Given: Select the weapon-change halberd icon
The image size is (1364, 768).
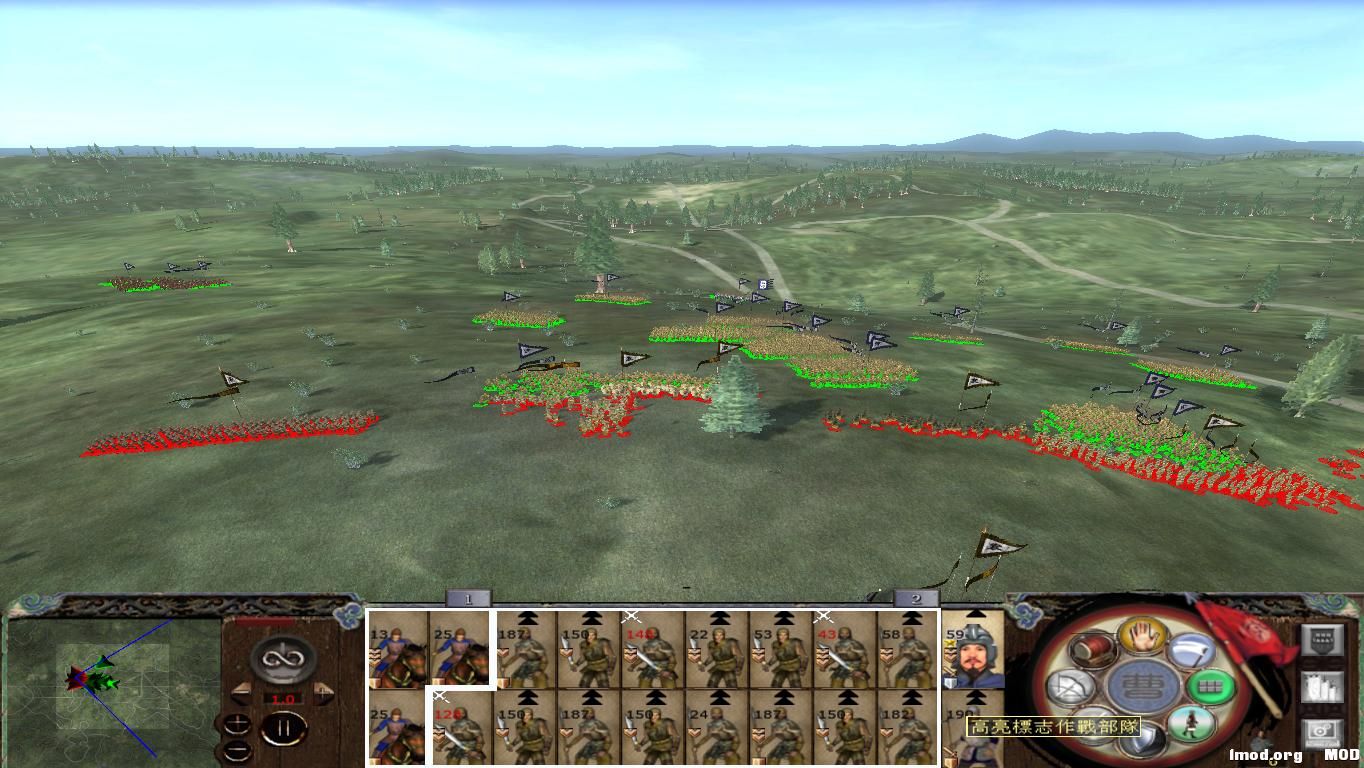Looking at the screenshot, I should [x=1193, y=652].
